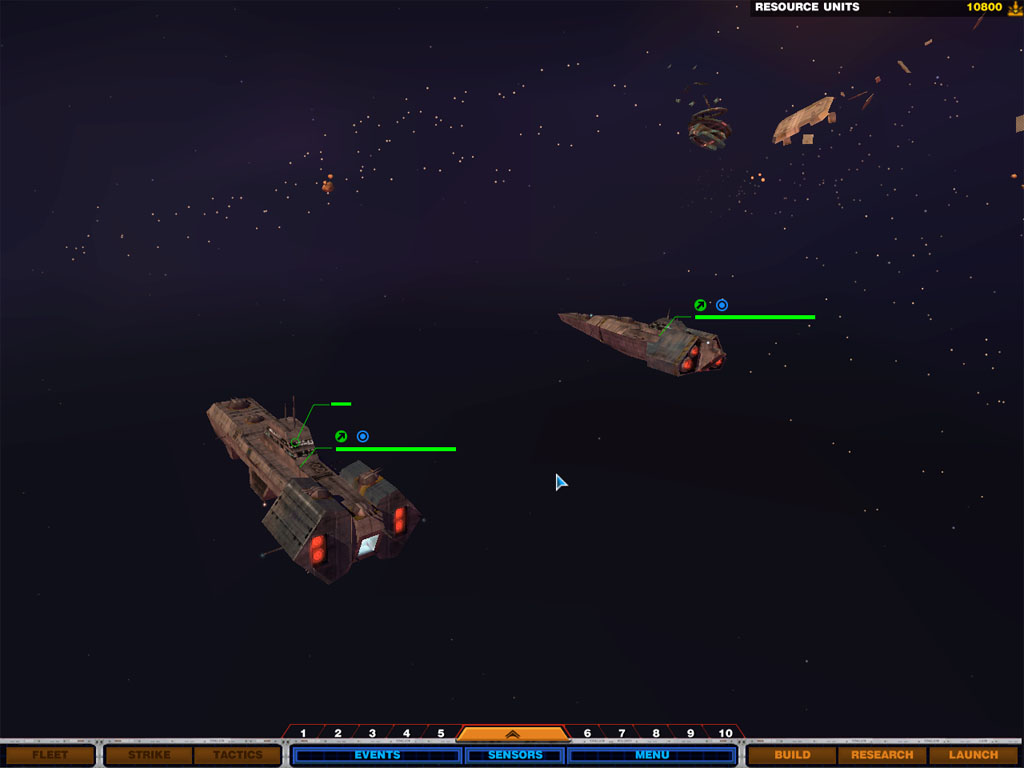Select control group 10 tab
Image resolution: width=1024 pixels, height=768 pixels.
pos(725,733)
